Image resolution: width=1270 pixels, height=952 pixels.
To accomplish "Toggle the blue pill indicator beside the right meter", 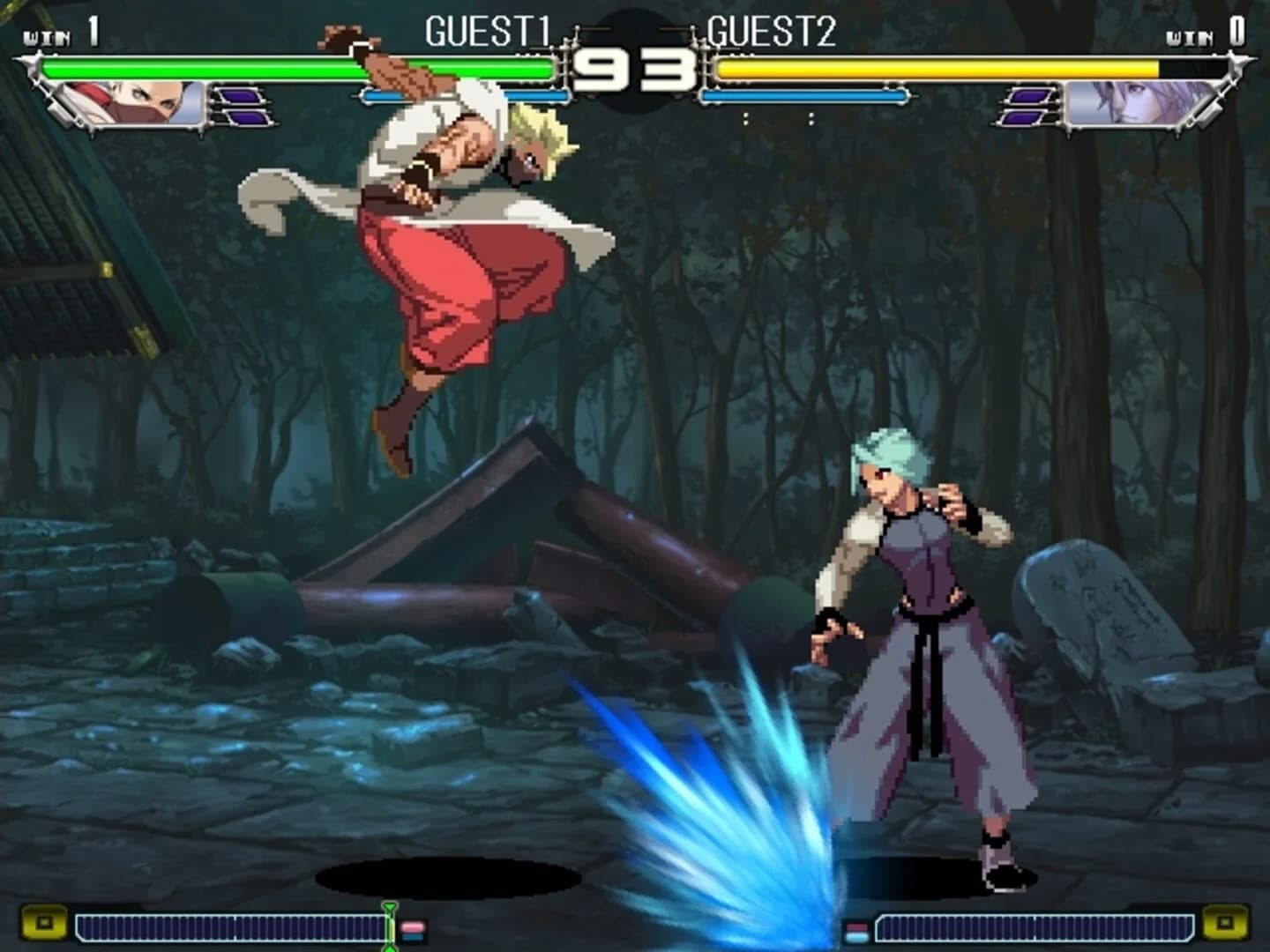I will 856,936.
